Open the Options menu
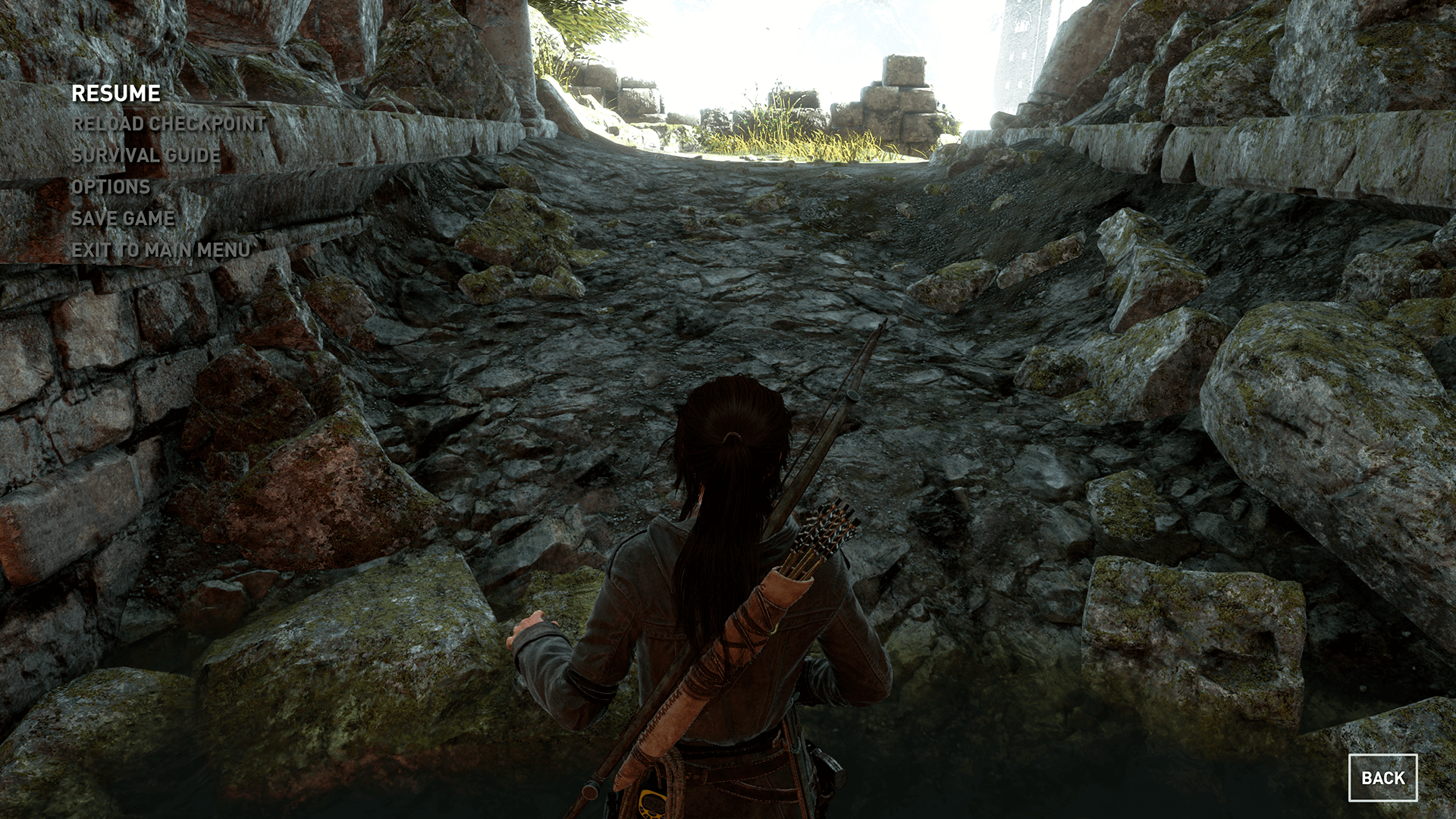 [x=111, y=187]
